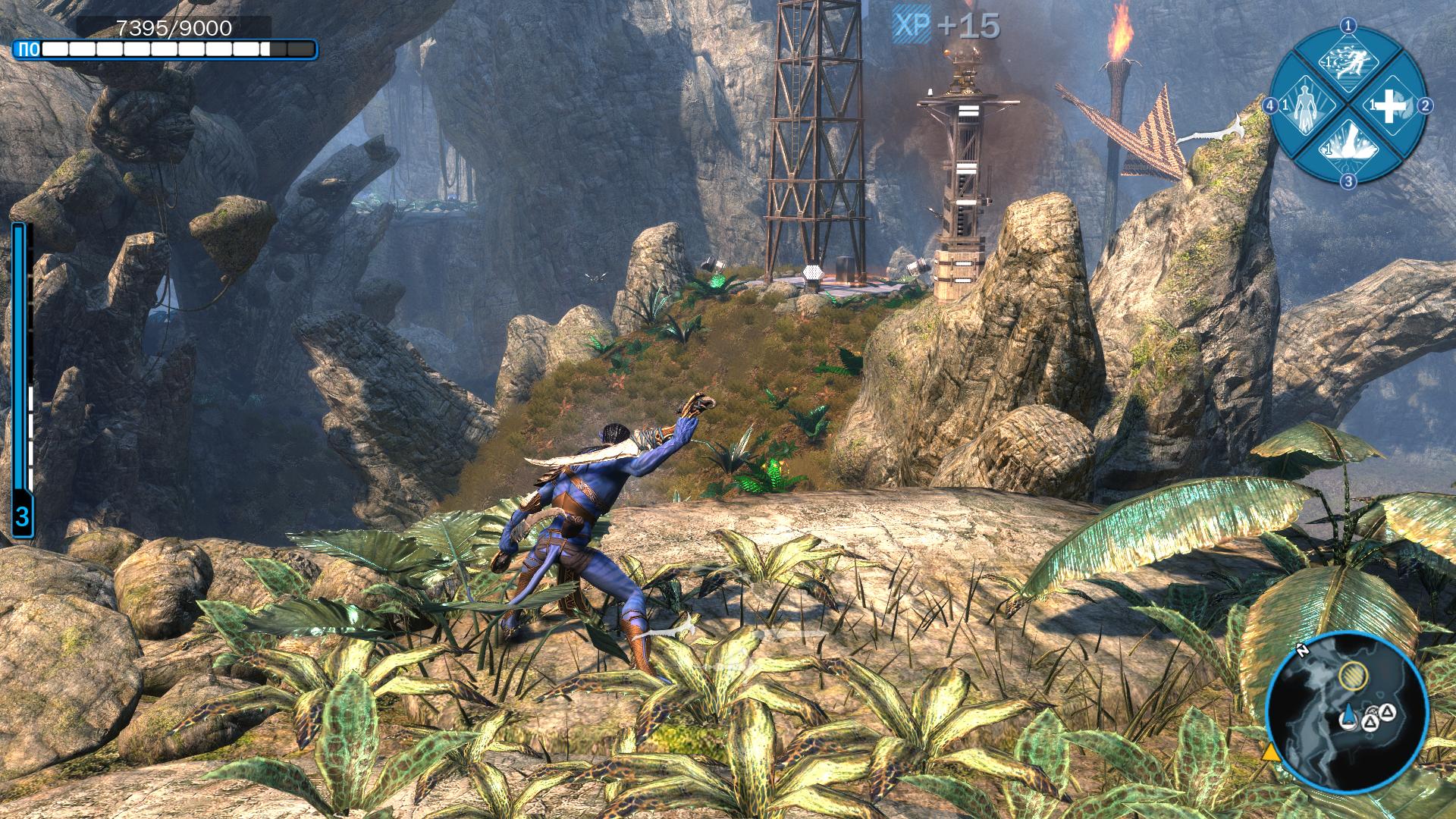Select the yellow striped objective marker on minimap
The width and height of the screenshot is (1456, 819).
1350,674
